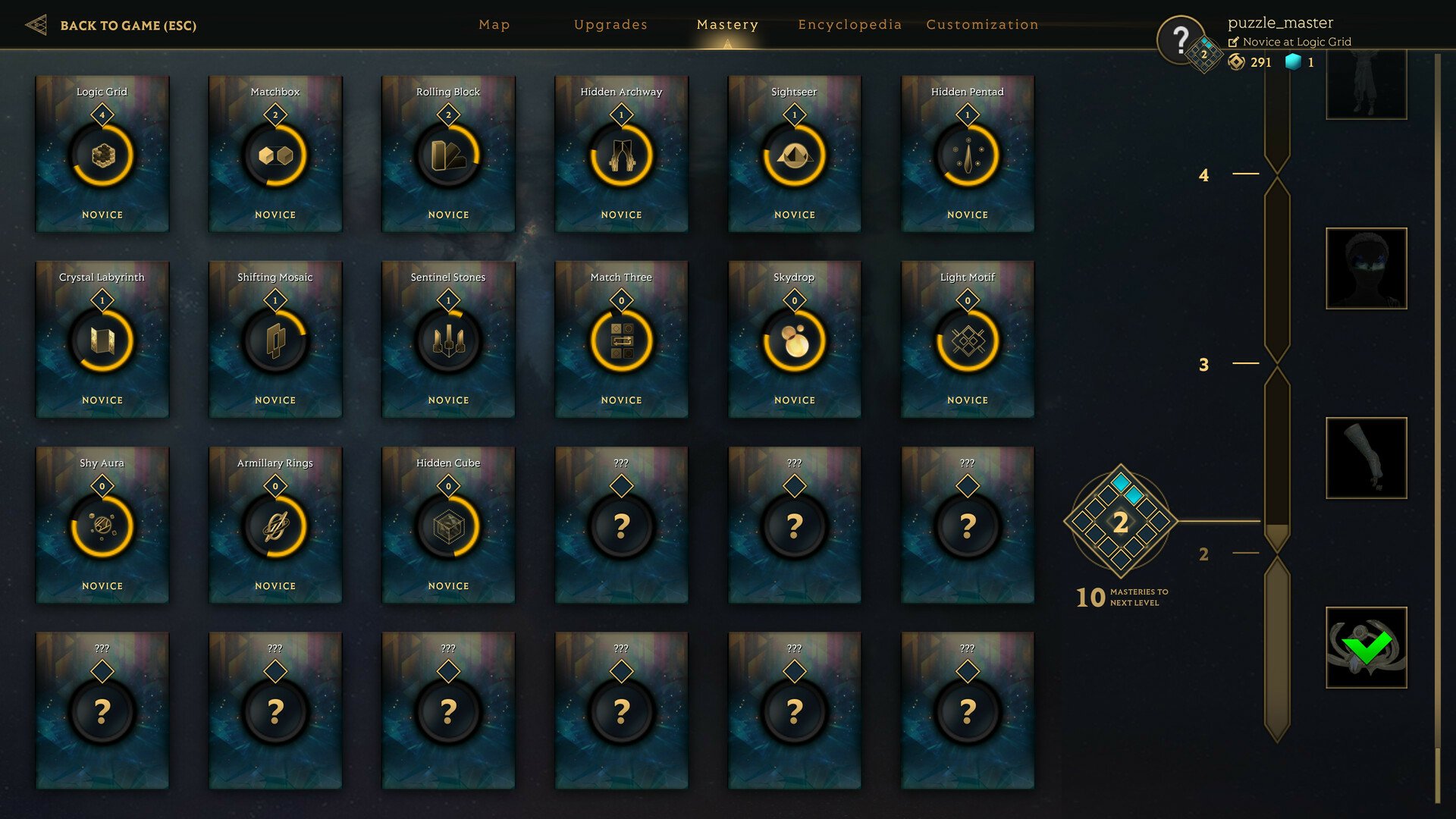Select the Match Three mastery card
The image size is (1456, 819).
tap(621, 340)
